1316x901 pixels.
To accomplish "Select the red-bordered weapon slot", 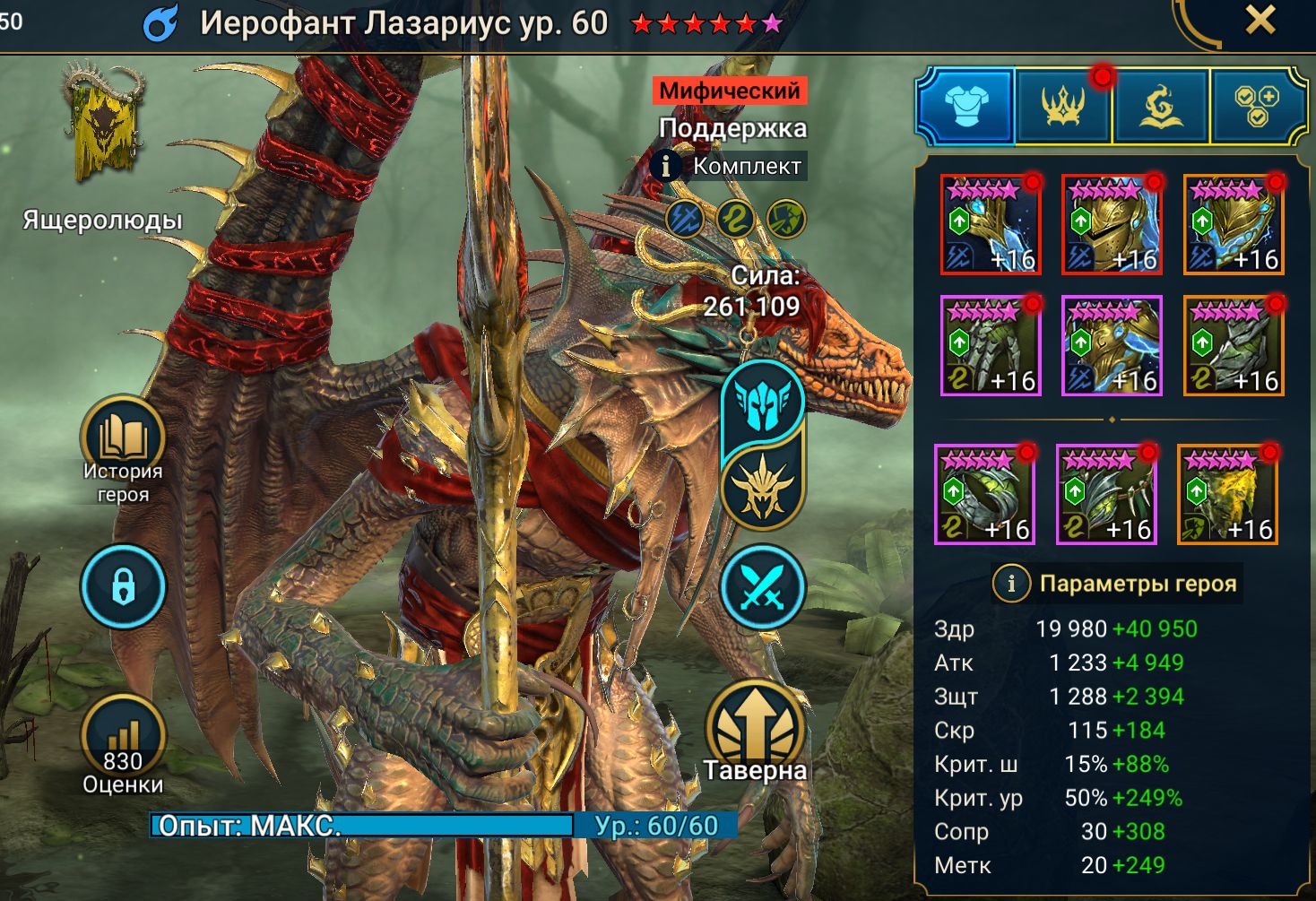I will 990,224.
